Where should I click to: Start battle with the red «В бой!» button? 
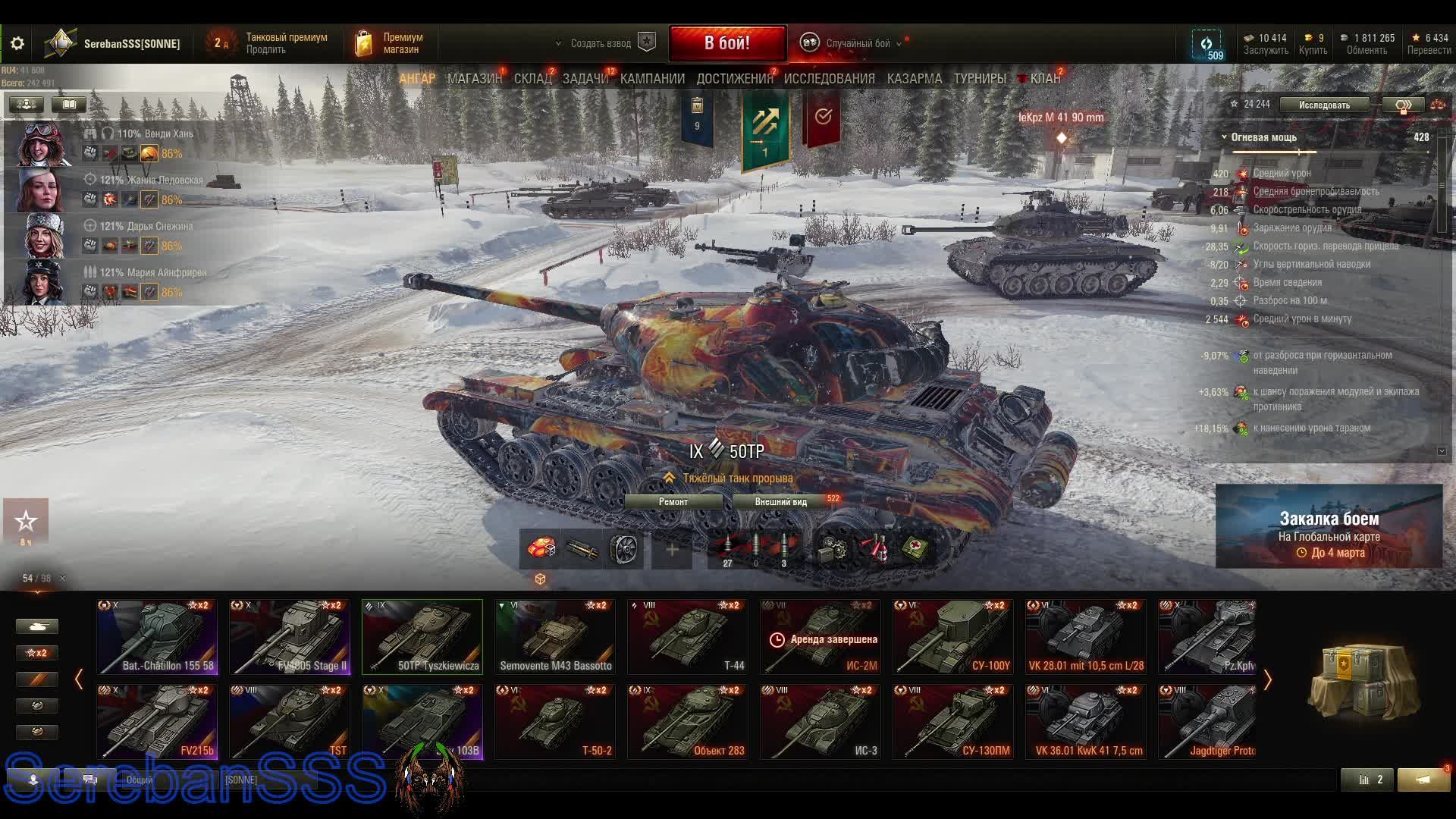727,43
